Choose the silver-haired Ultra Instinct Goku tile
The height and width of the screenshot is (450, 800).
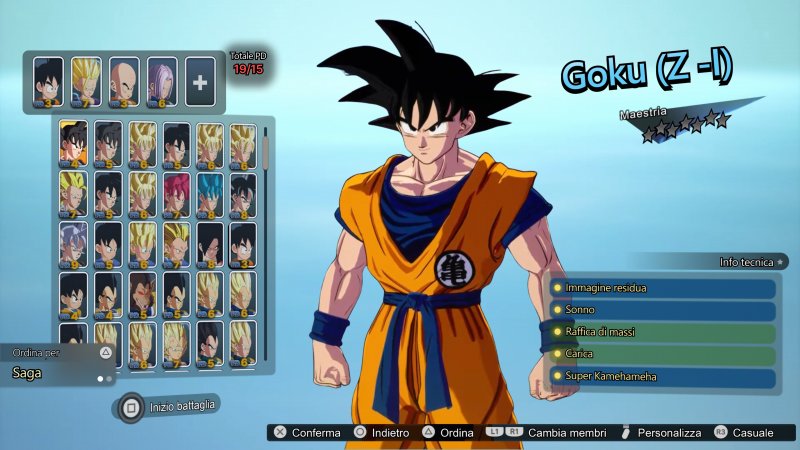pyautogui.click(x=73, y=246)
